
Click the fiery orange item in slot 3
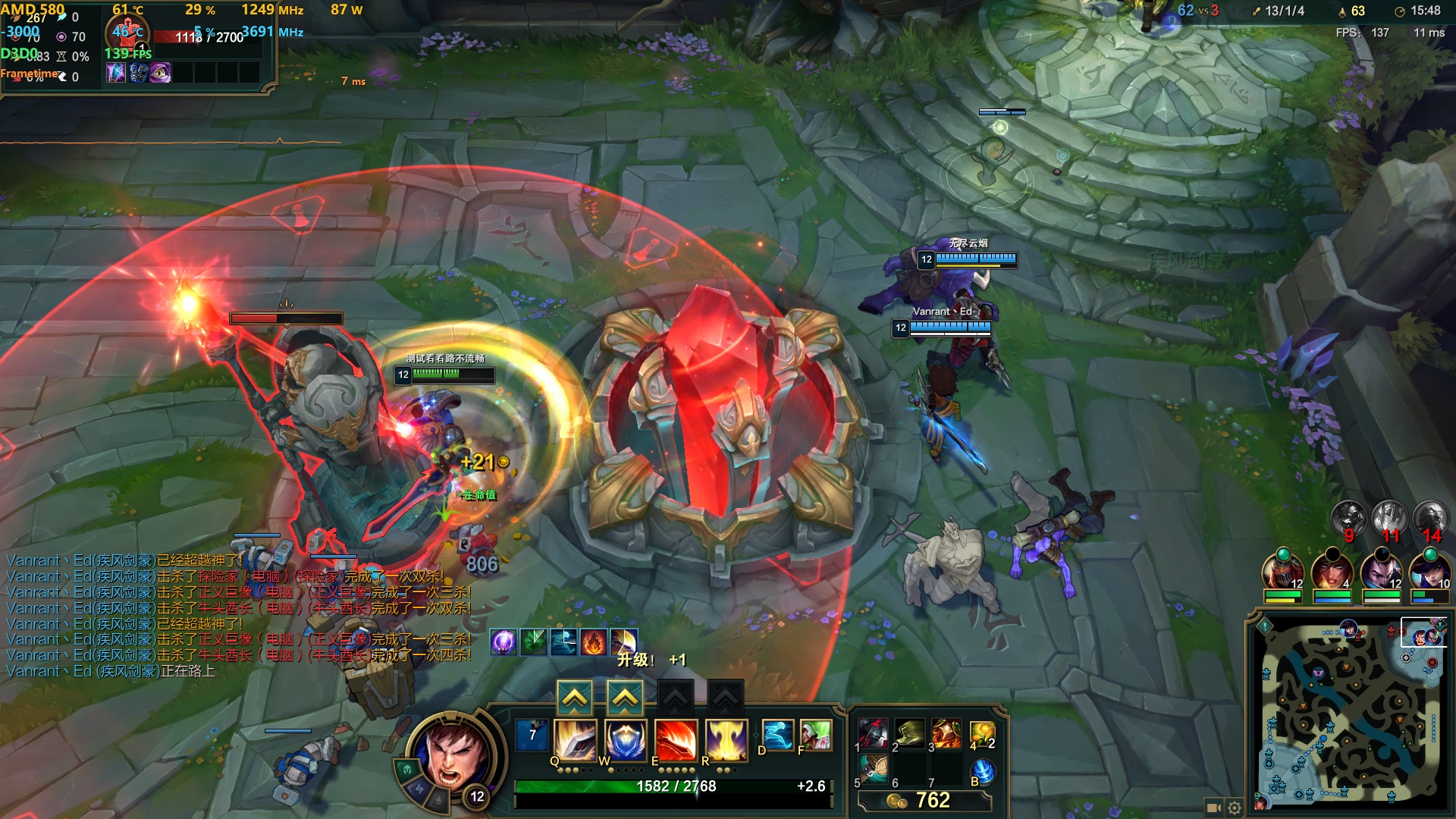click(946, 733)
